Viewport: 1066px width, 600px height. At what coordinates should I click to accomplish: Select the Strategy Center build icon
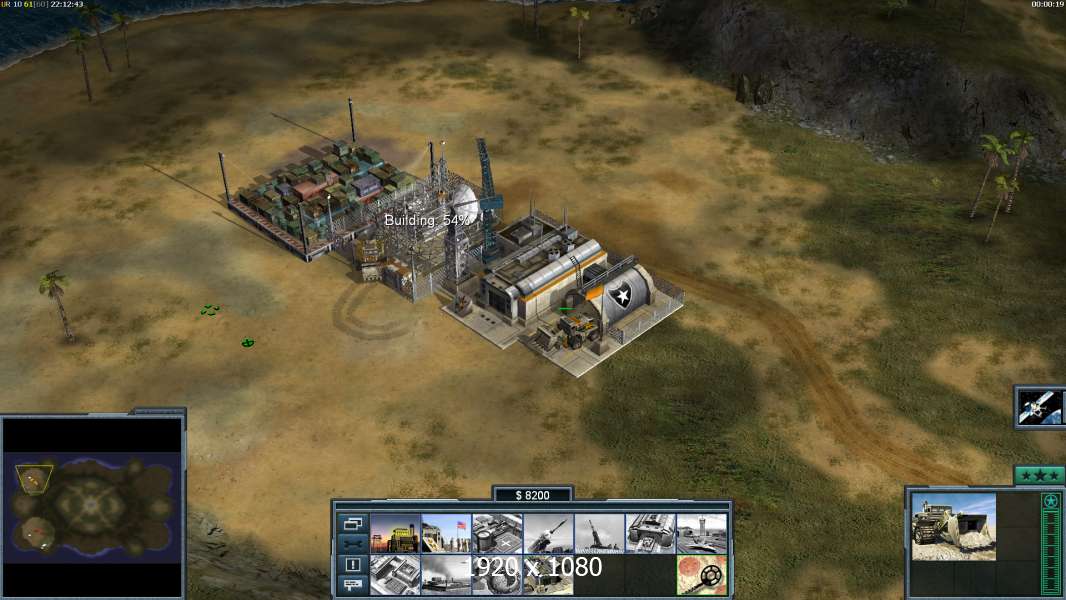tap(395, 575)
